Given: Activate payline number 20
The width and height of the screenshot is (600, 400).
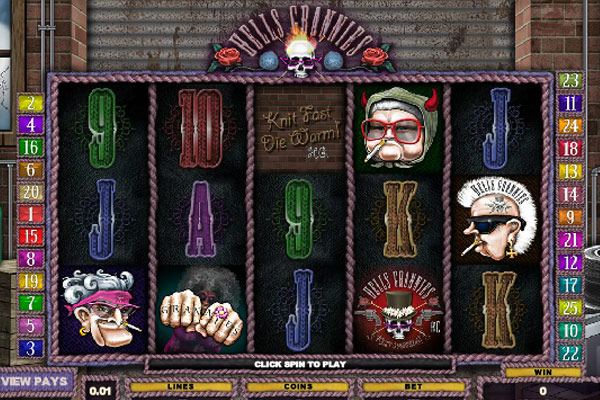Looking at the screenshot, I should [30, 192].
